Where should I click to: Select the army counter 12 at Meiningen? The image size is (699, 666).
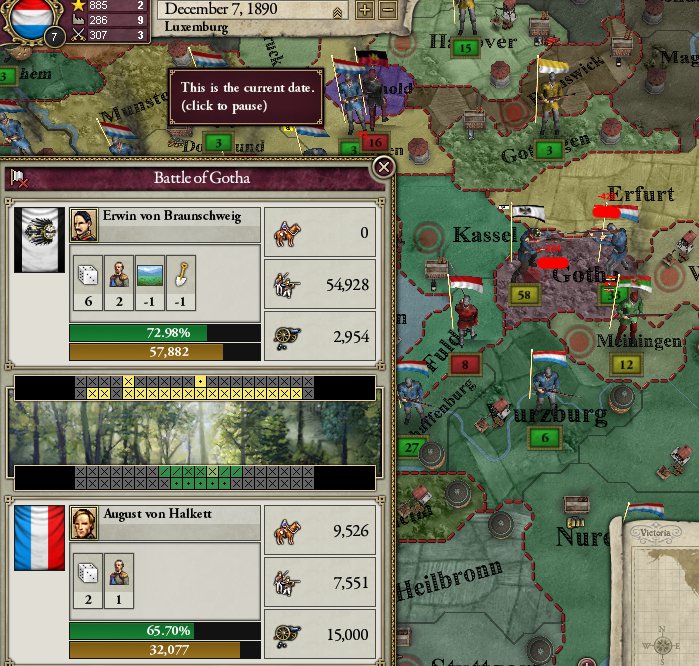click(625, 365)
